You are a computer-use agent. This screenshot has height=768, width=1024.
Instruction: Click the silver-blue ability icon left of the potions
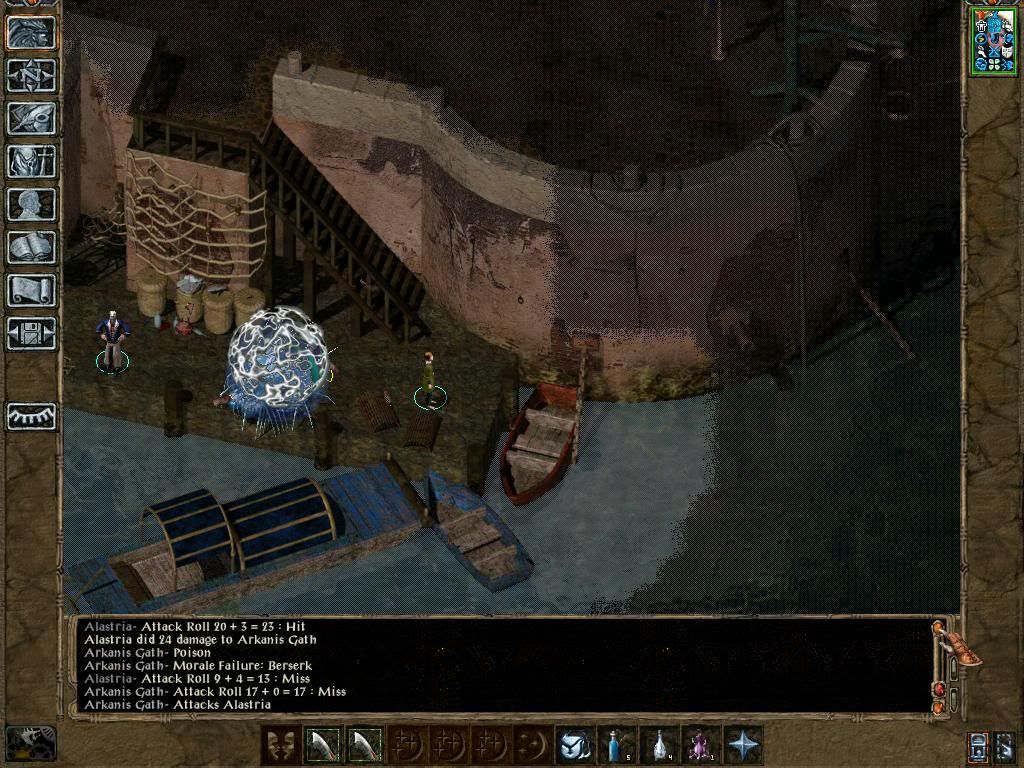coord(575,746)
